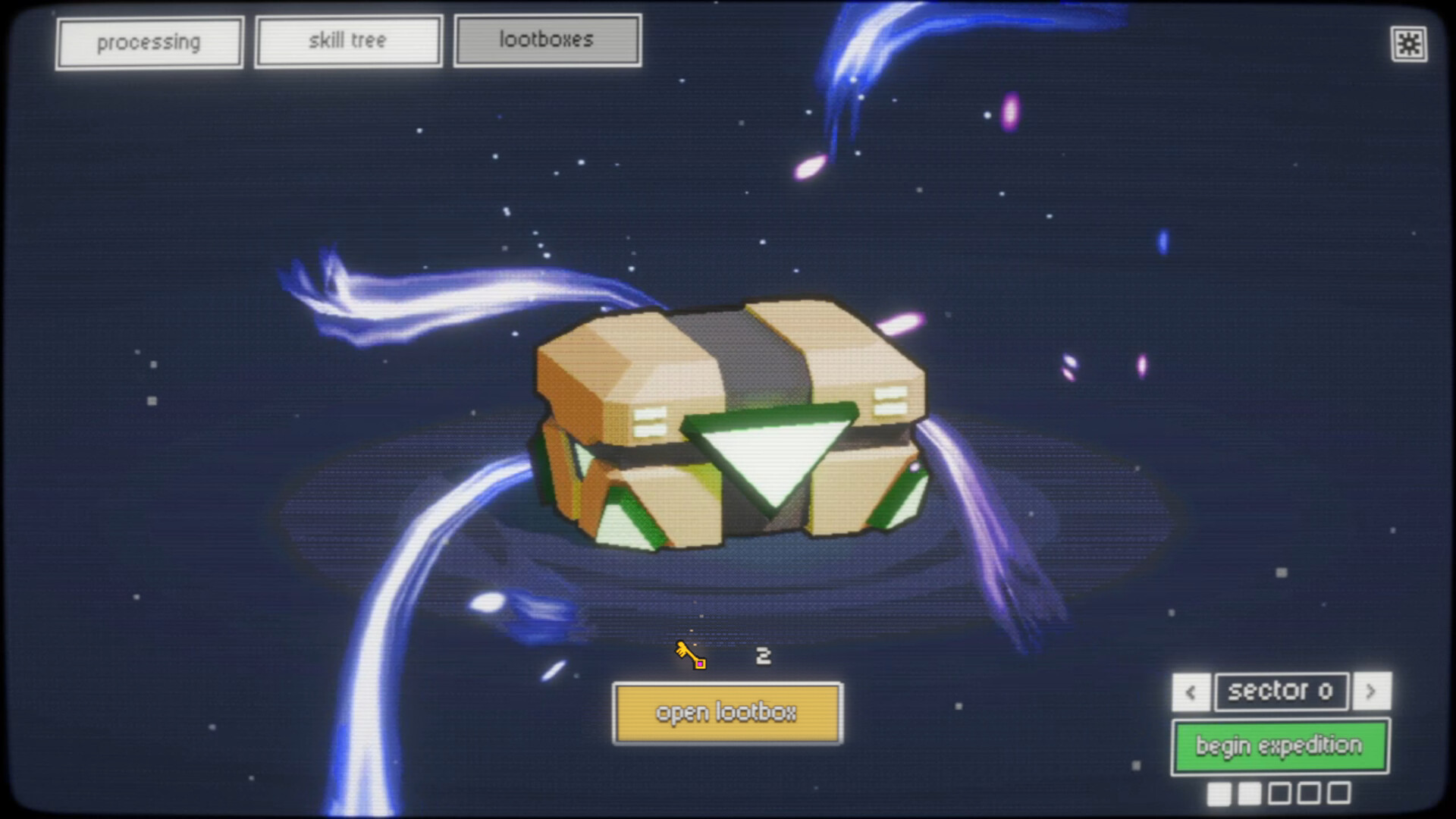This screenshot has width=1456, height=819.
Task: Click begin expedition
Action: [1280, 745]
